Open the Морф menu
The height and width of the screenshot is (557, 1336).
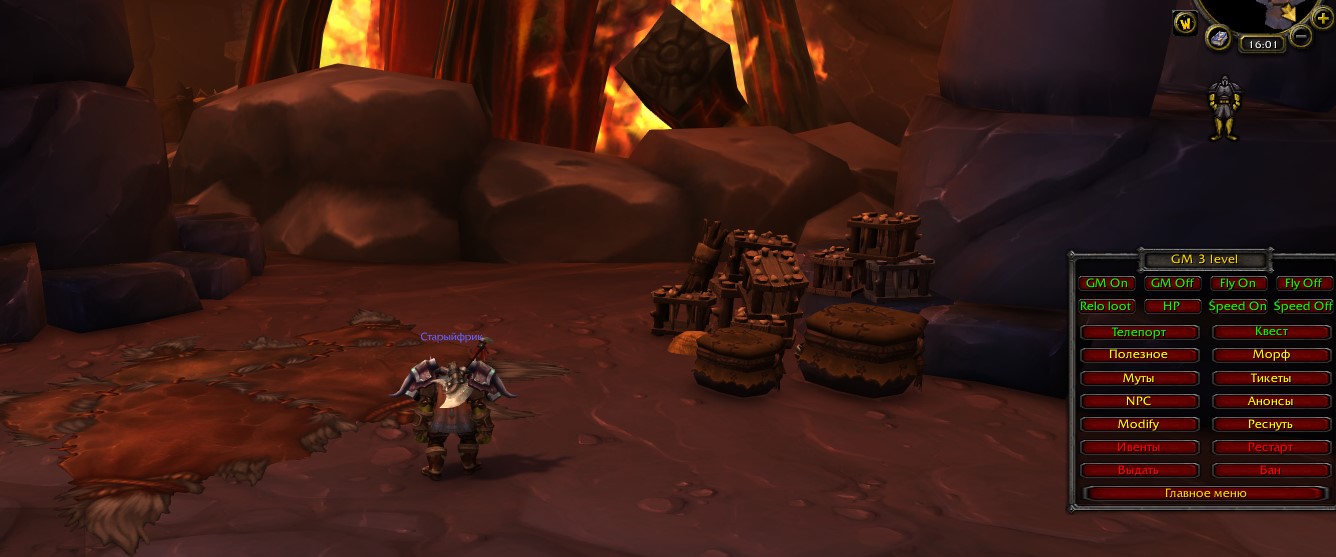pyautogui.click(x=1271, y=355)
